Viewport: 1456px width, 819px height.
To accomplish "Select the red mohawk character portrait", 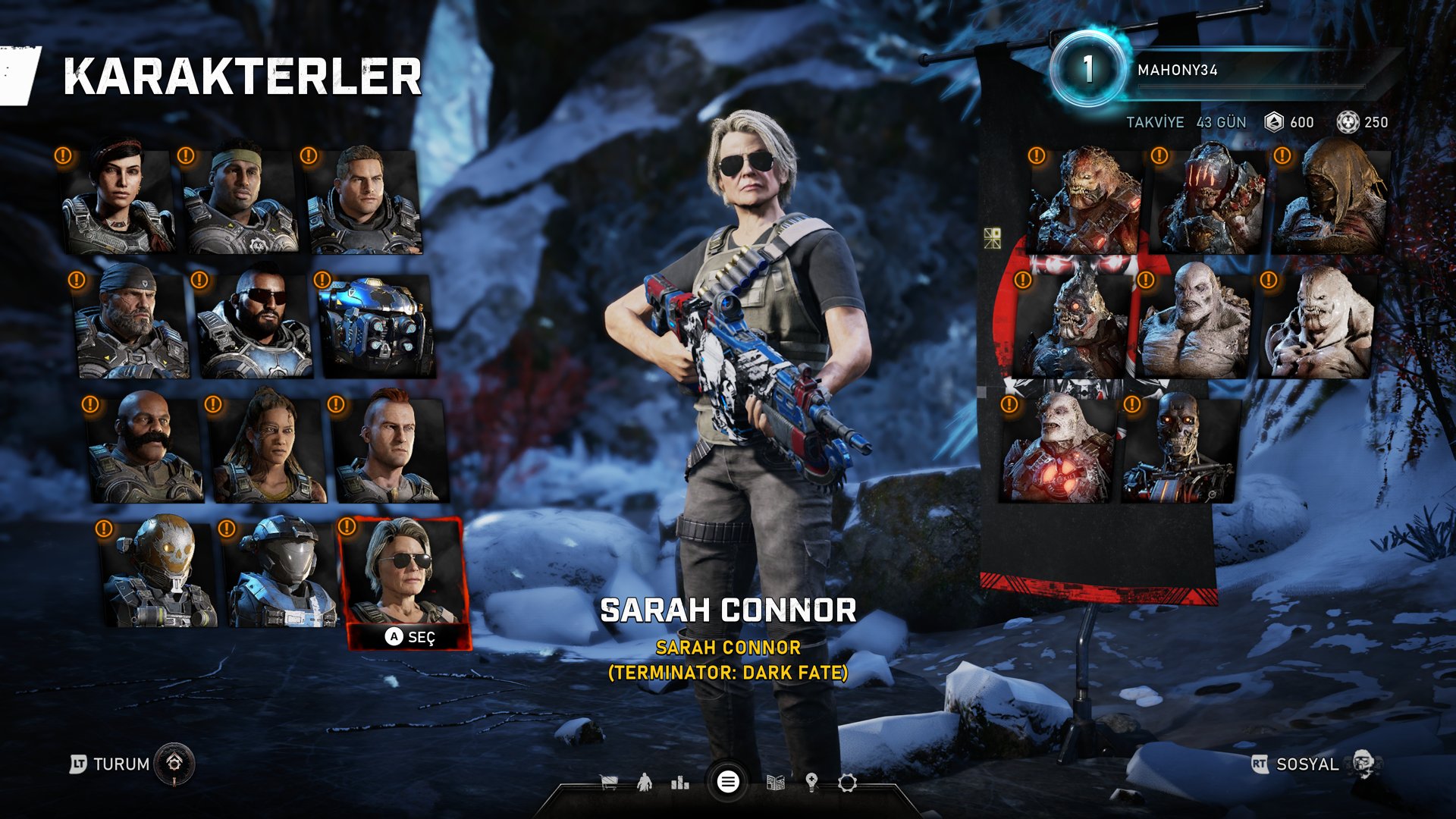I will tap(391, 449).
